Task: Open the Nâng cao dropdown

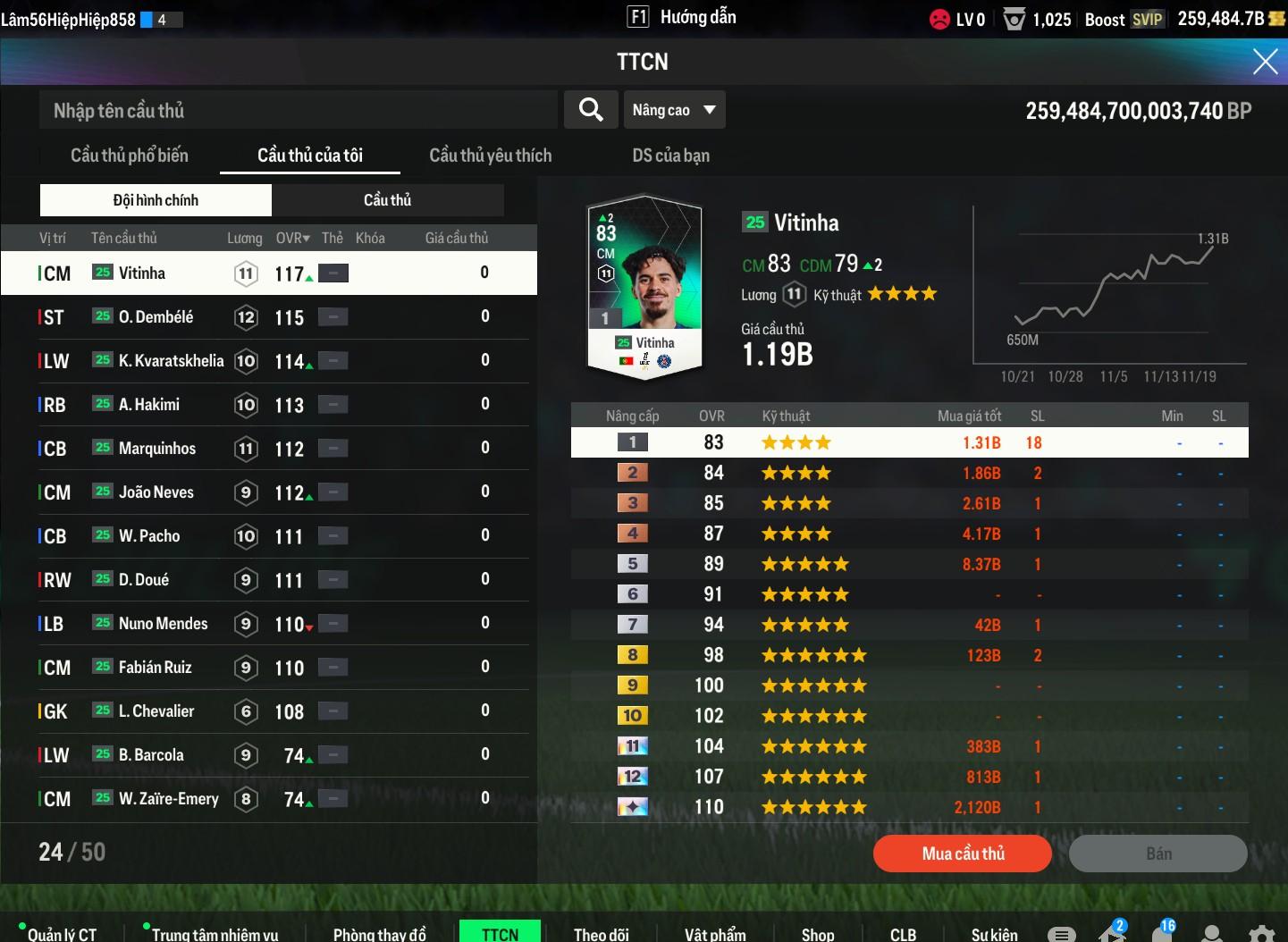Action: coord(674,110)
